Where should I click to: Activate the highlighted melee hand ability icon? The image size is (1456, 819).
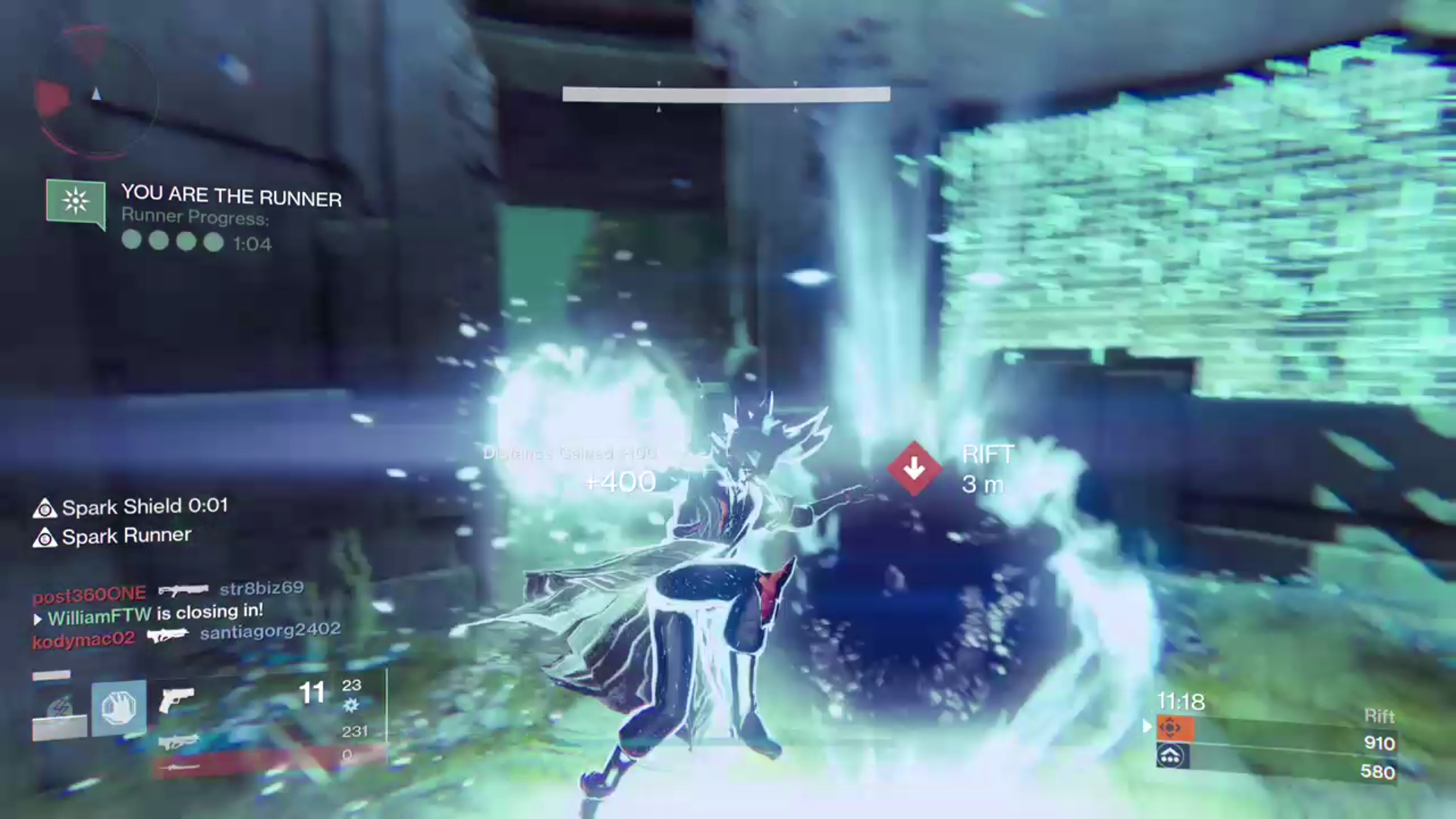coord(119,708)
